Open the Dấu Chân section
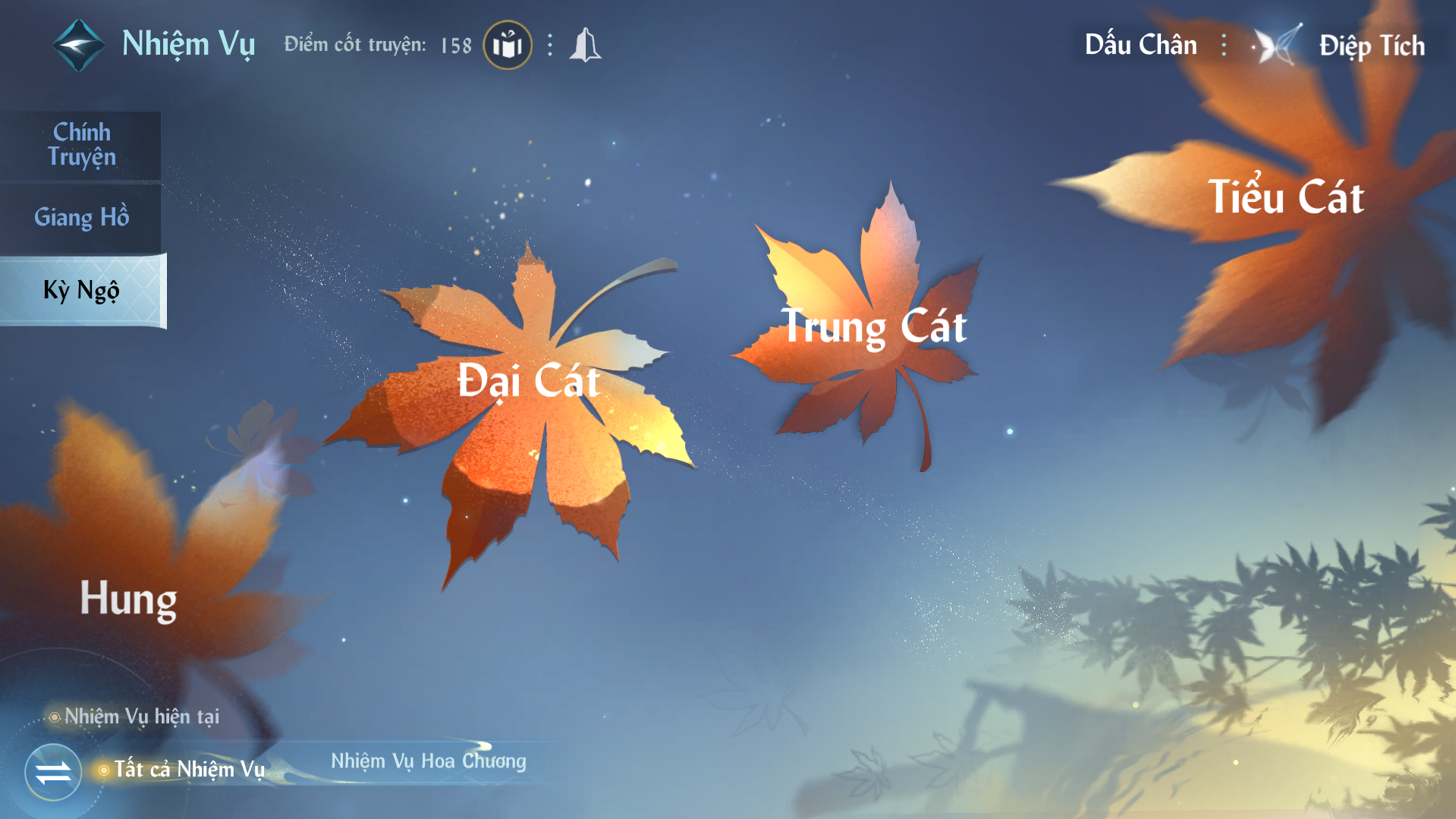 coord(1140,46)
